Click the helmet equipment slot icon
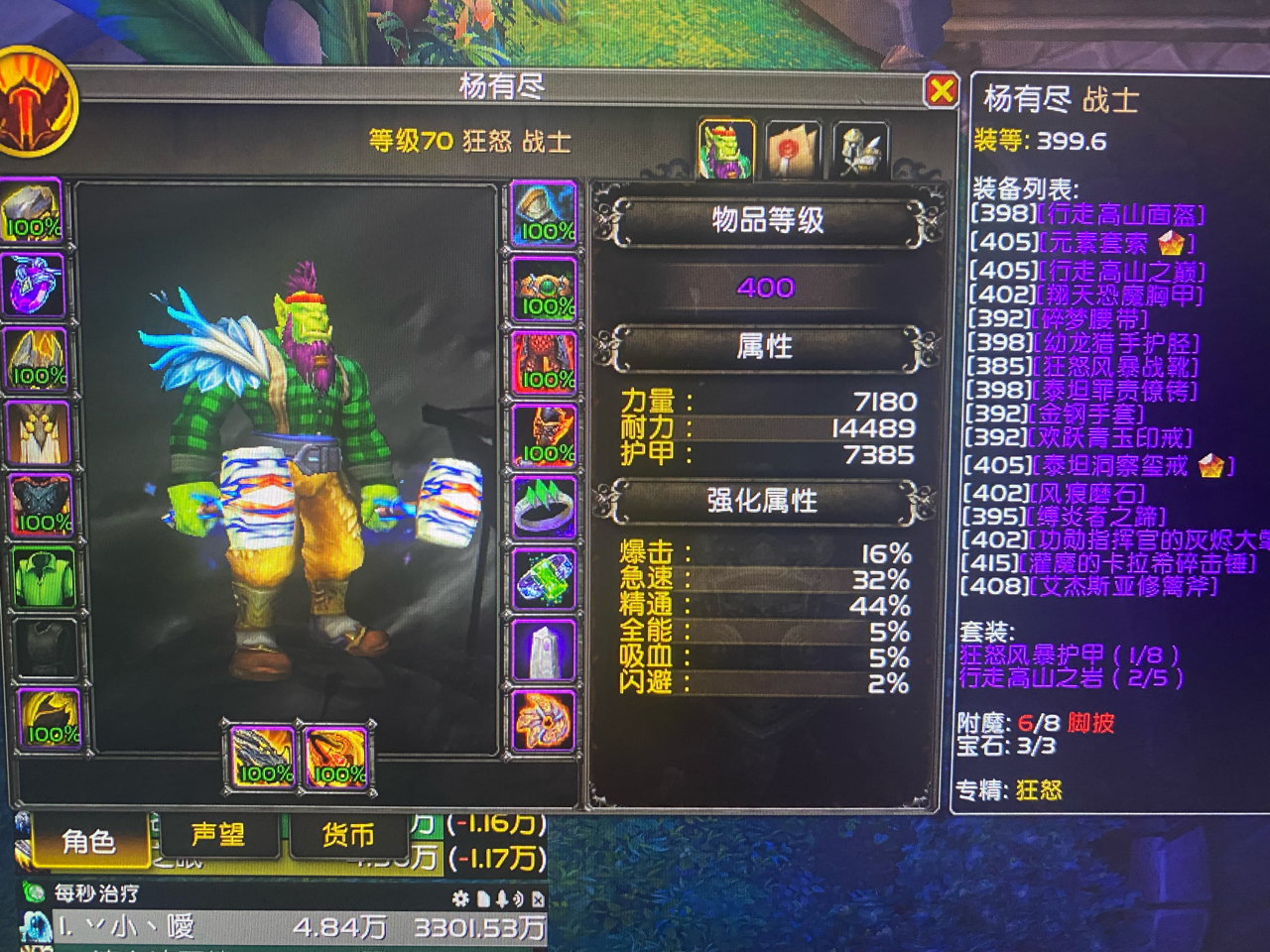The image size is (1270, 952). (x=33, y=211)
